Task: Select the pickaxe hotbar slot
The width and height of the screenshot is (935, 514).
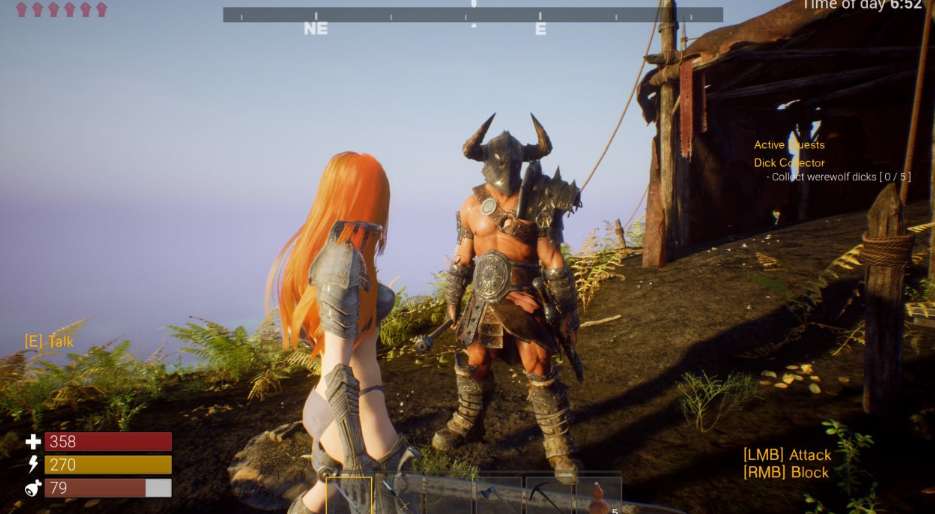Action: click(x=548, y=495)
